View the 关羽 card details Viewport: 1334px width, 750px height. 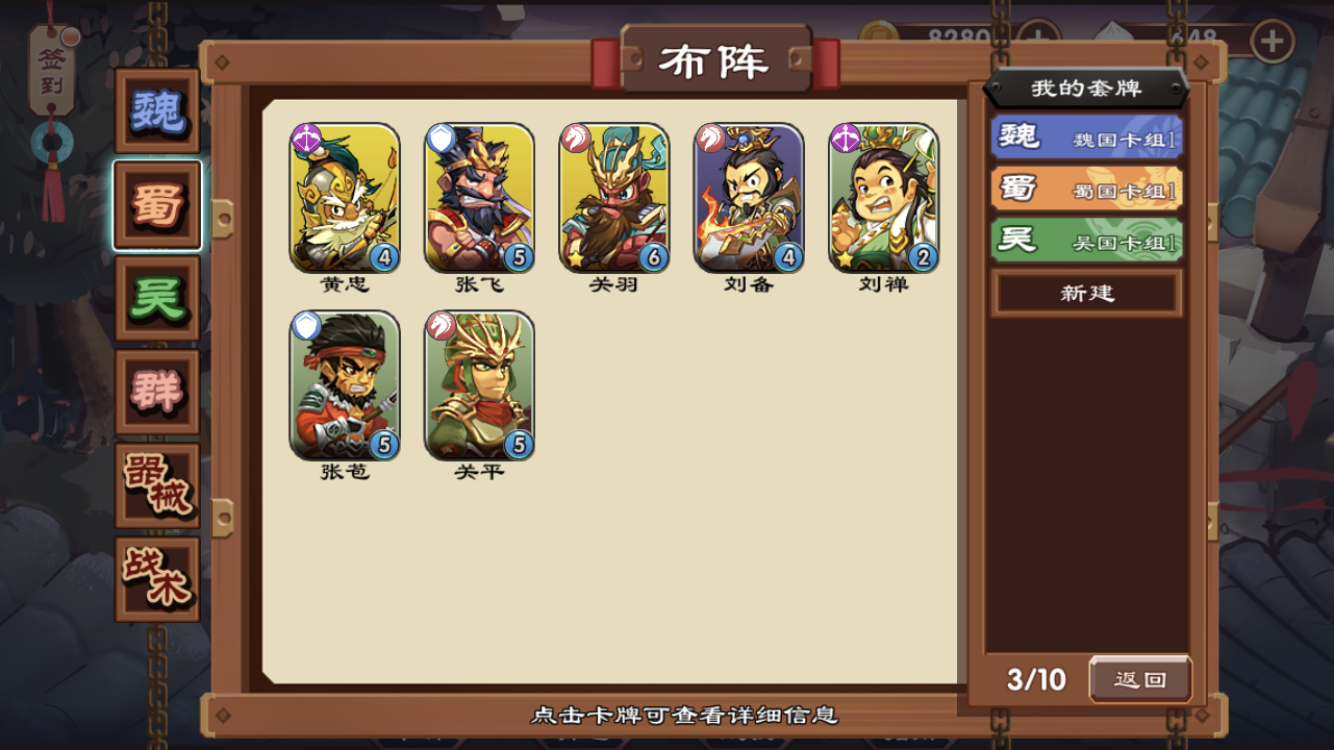tap(613, 197)
